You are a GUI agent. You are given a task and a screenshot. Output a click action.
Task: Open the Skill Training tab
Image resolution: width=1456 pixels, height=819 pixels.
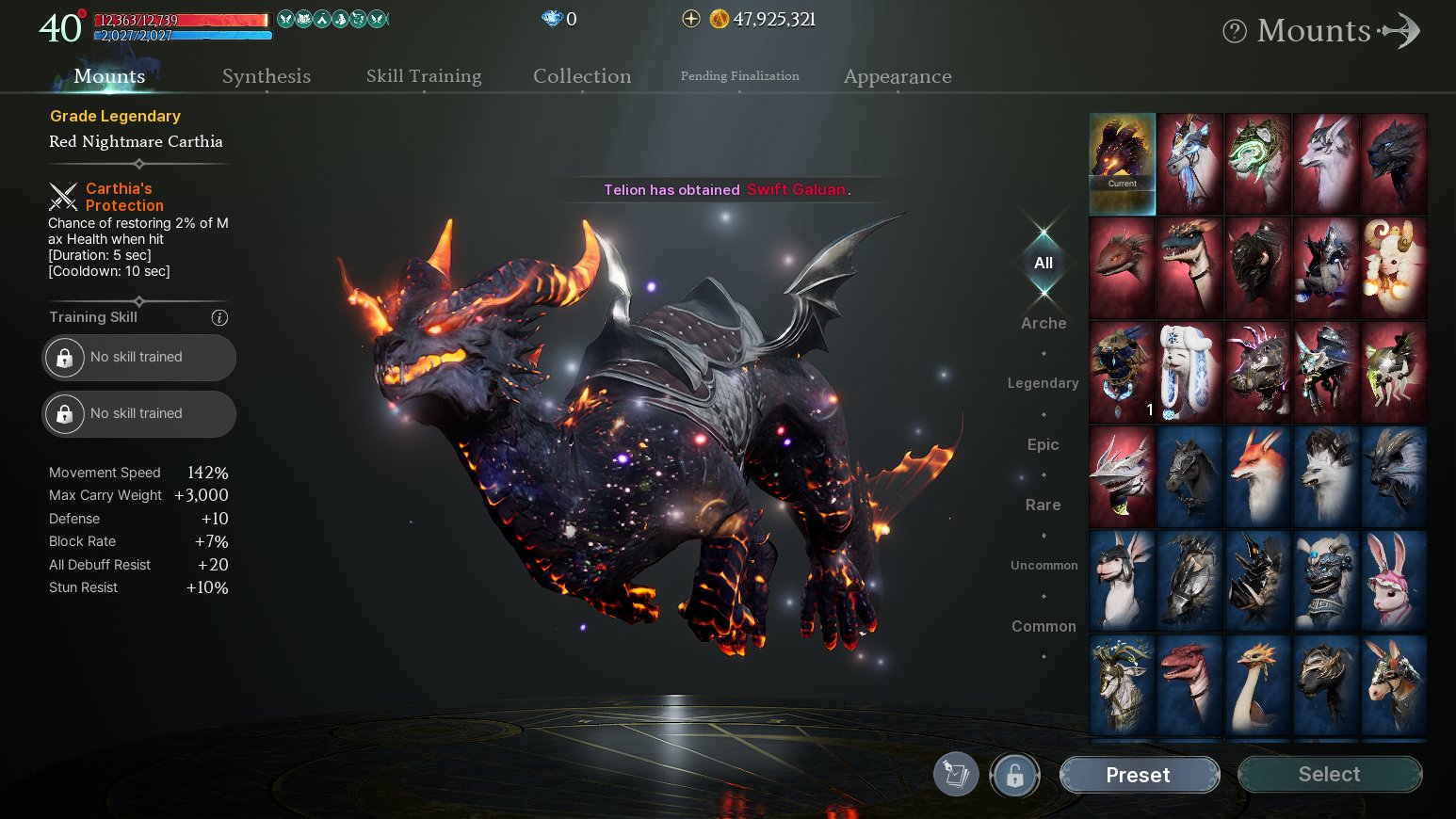click(424, 76)
